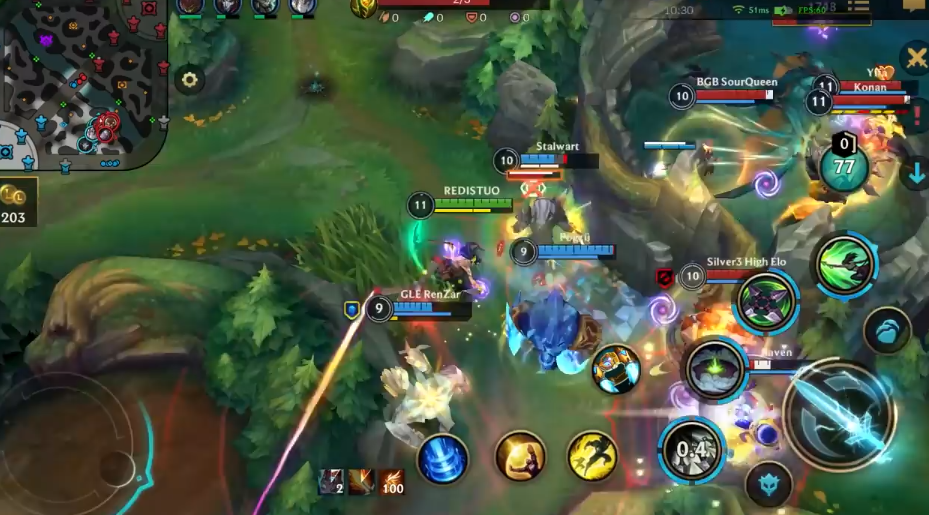Image resolution: width=929 pixels, height=515 pixels.
Task: Open settings with the gear icon
Action: [189, 80]
